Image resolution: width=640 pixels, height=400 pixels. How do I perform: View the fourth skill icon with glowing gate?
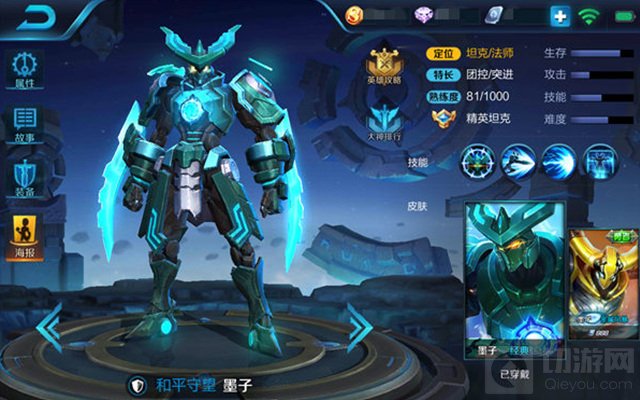598,160
